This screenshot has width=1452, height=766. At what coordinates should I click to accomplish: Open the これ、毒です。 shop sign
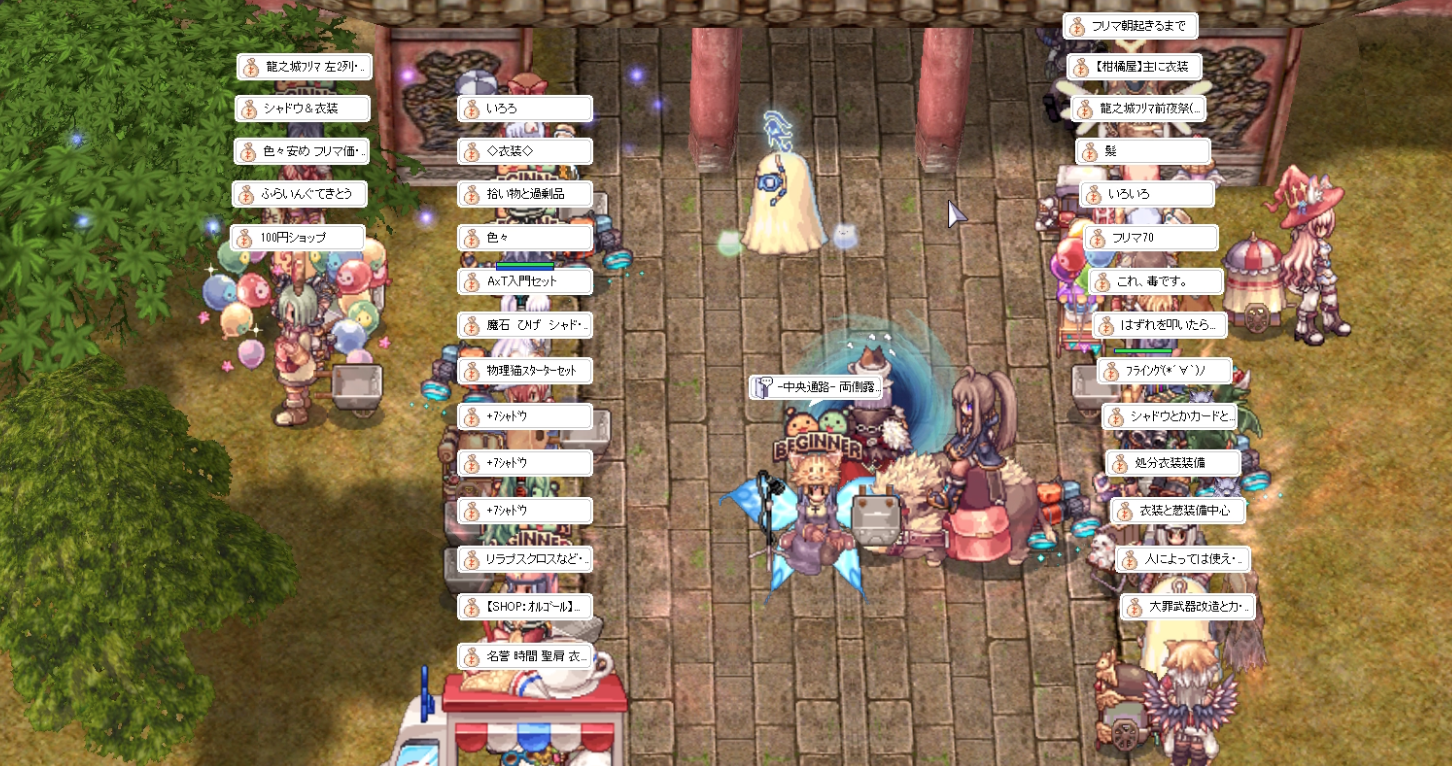click(x=1155, y=282)
